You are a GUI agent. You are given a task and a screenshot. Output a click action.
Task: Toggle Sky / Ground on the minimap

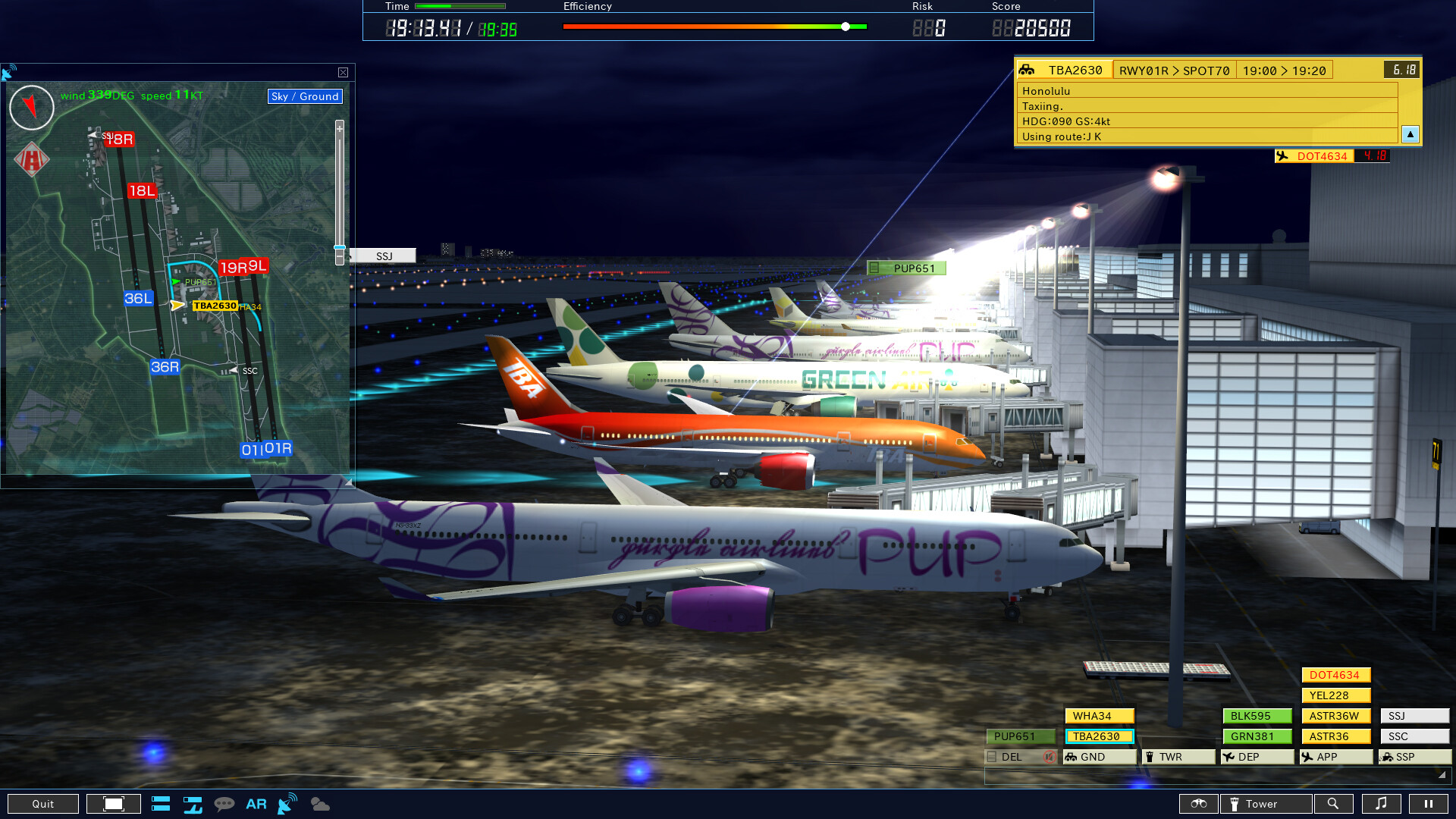(x=304, y=96)
